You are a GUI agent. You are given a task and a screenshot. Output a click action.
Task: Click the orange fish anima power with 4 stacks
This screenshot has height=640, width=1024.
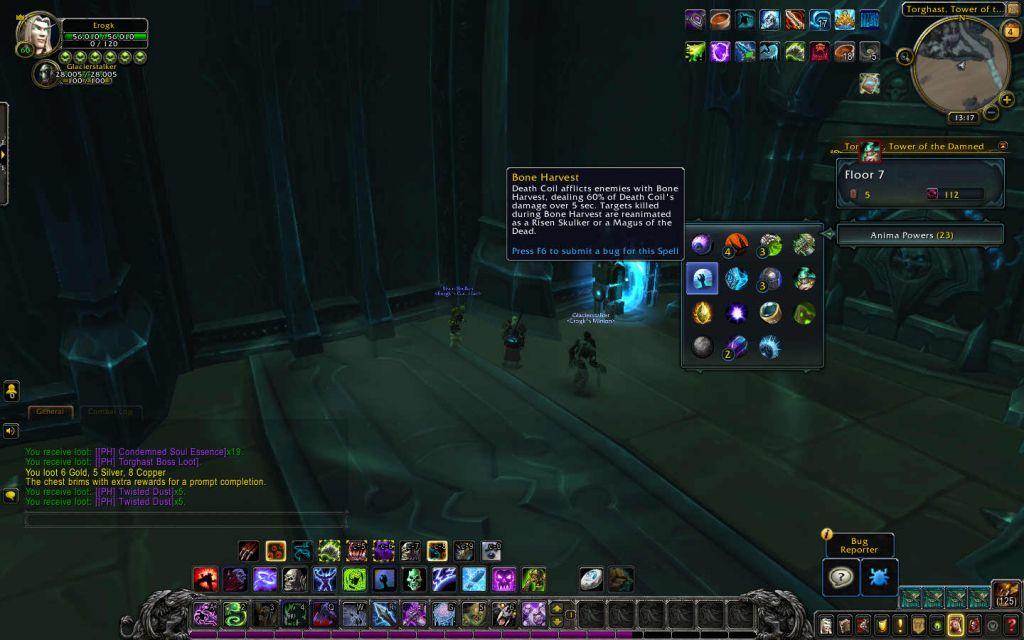736,244
